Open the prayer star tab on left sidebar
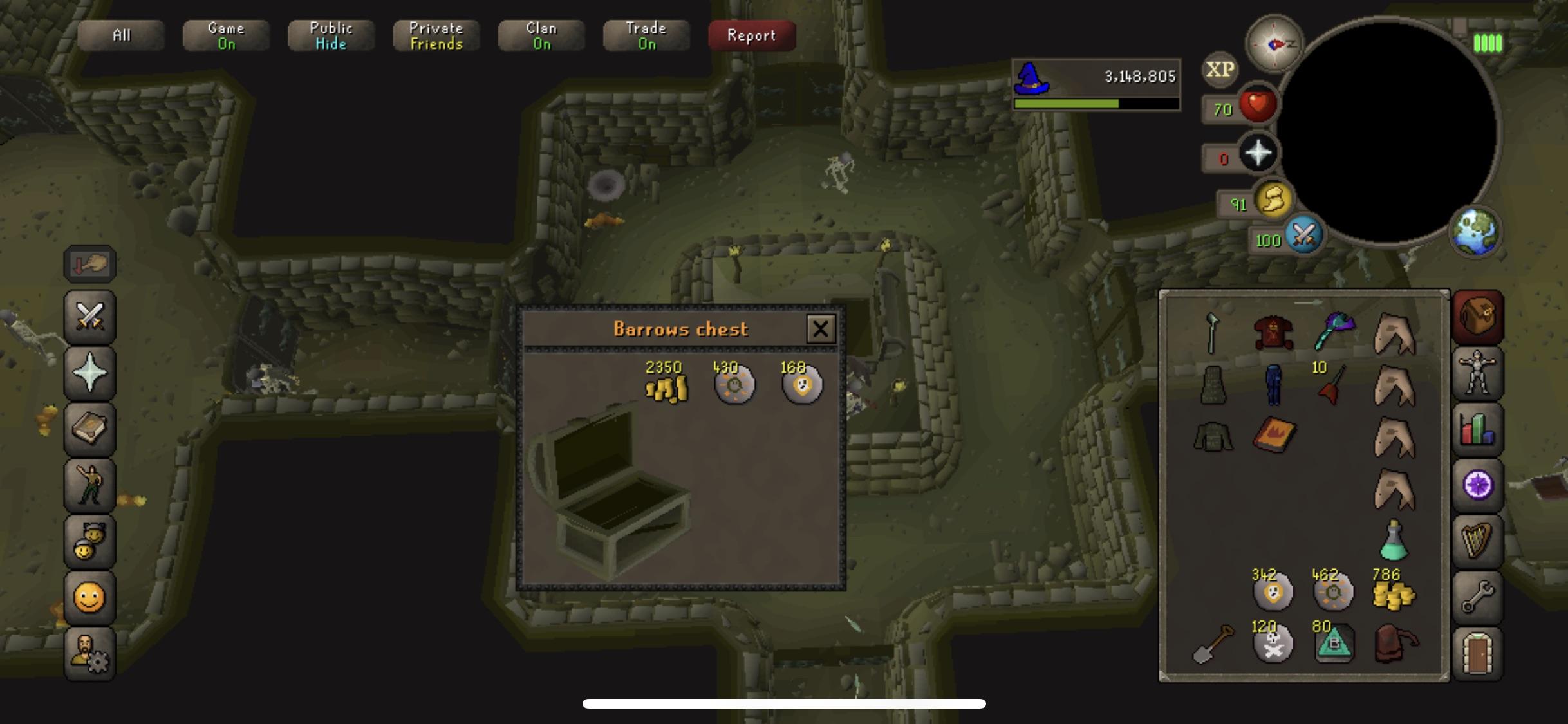 pos(89,371)
